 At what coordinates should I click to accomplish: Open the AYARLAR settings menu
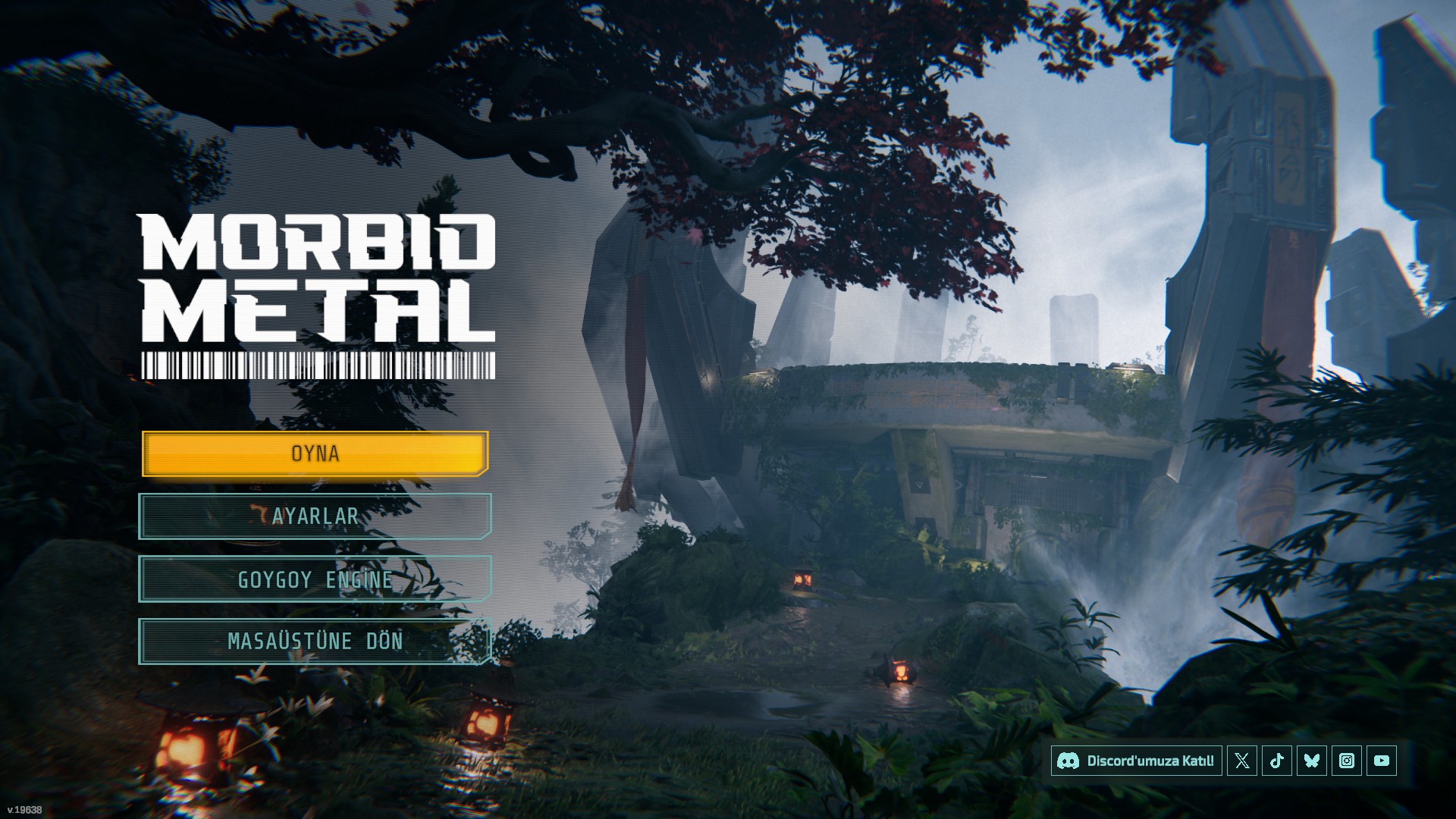[x=315, y=516]
